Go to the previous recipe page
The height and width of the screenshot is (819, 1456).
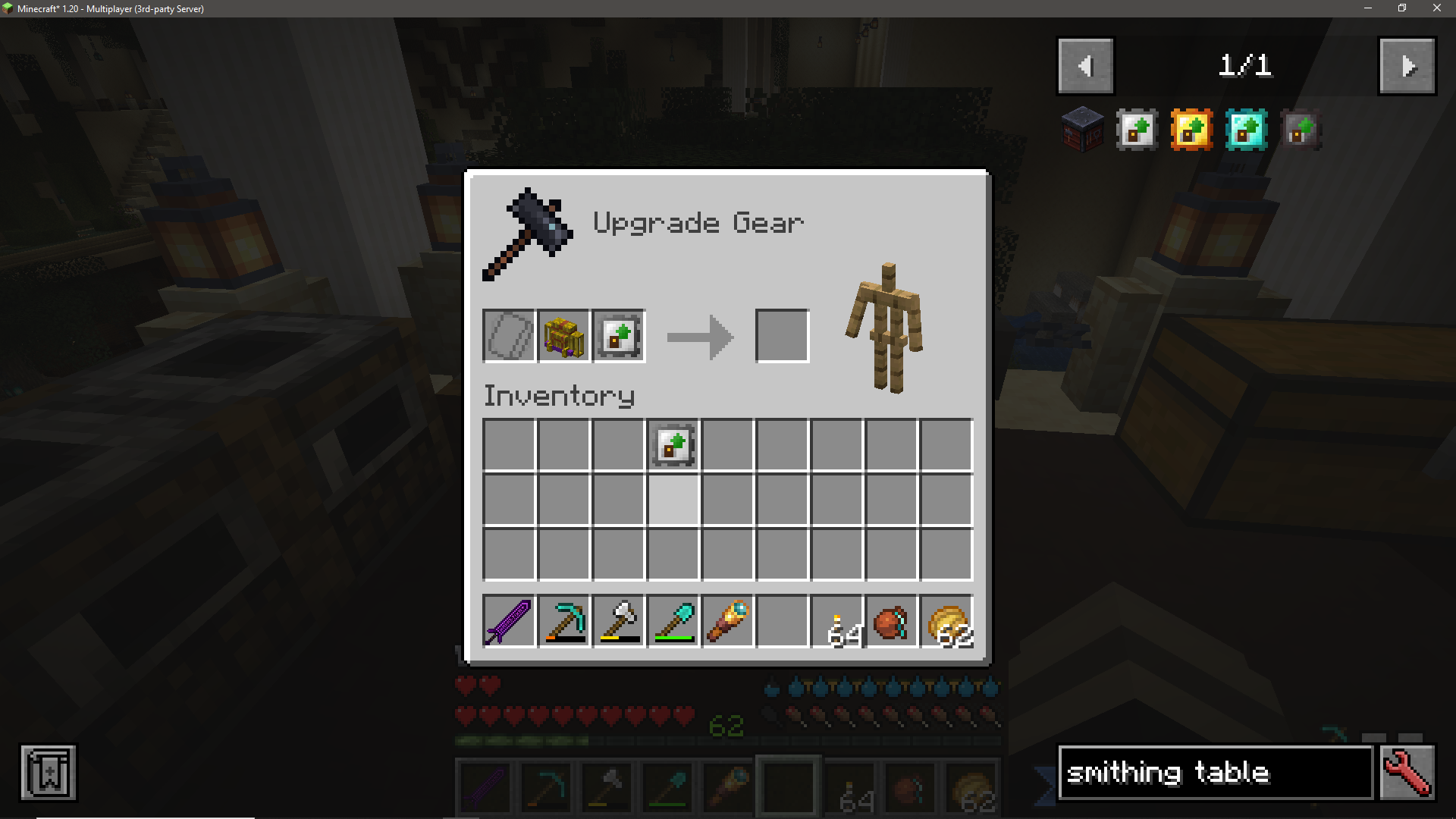[1085, 66]
